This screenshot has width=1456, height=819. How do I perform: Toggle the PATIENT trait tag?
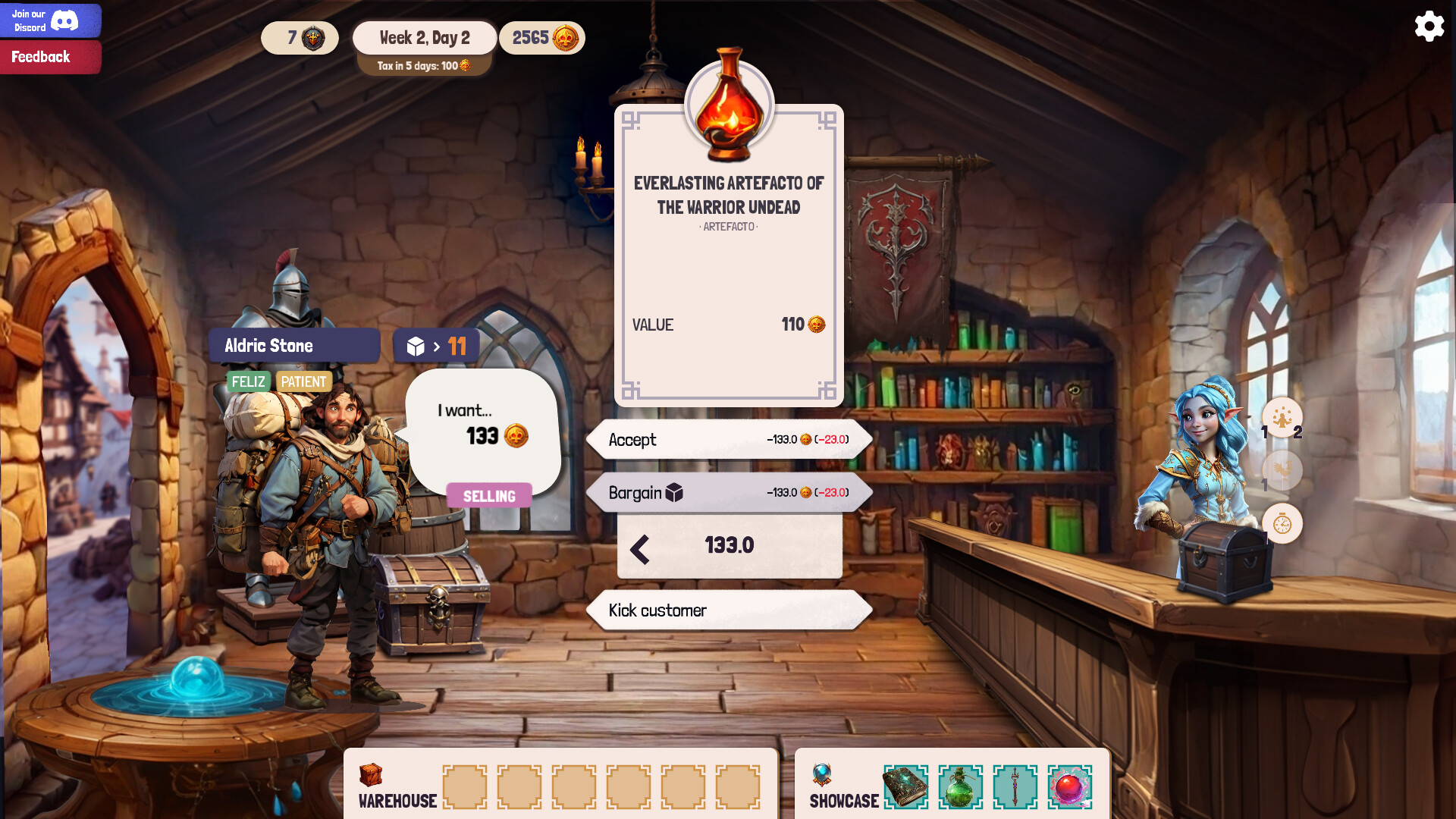[x=303, y=381]
